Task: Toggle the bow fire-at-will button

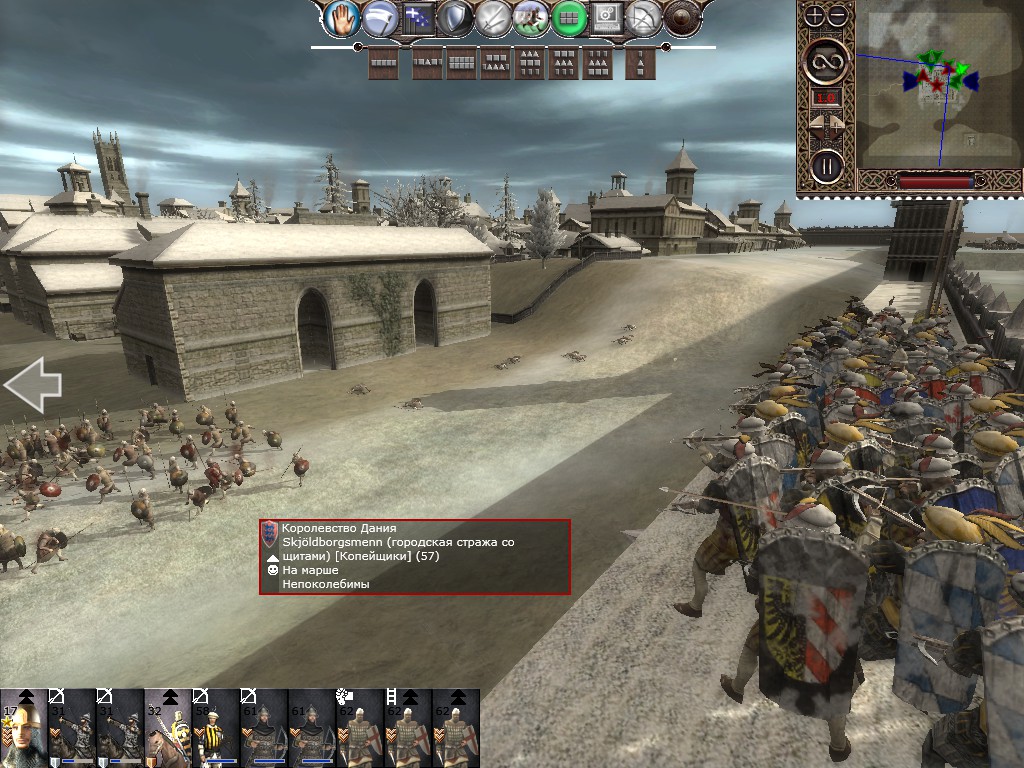Action: coord(645,17)
